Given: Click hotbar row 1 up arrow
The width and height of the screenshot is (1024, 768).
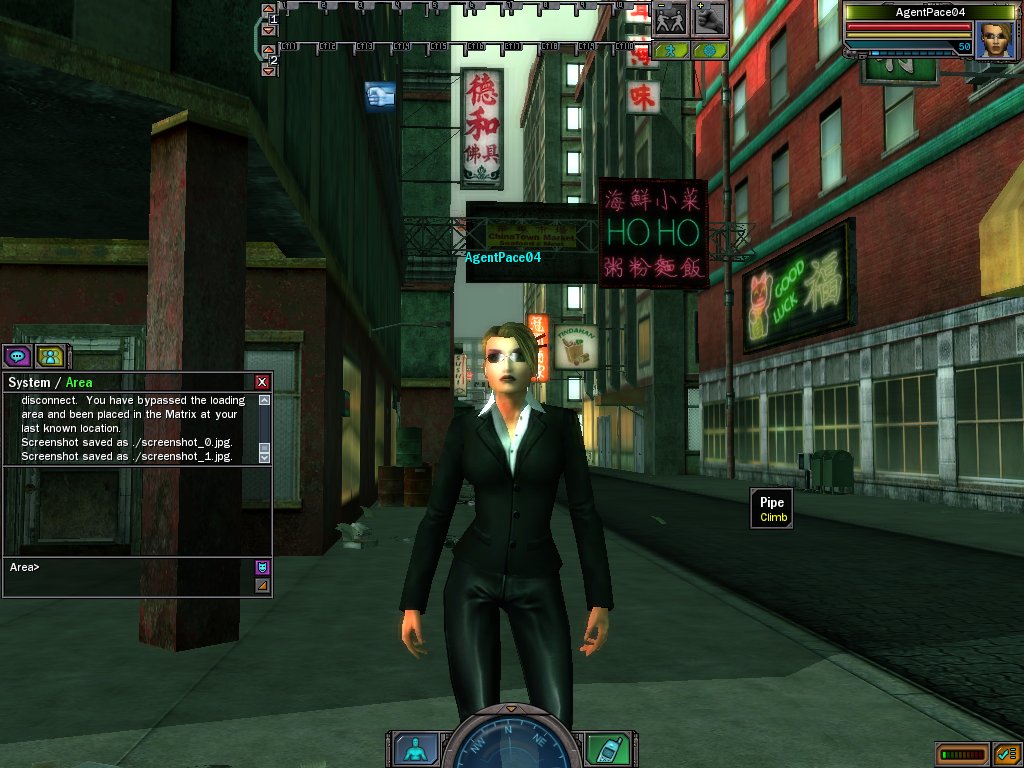Looking at the screenshot, I should (268, 9).
